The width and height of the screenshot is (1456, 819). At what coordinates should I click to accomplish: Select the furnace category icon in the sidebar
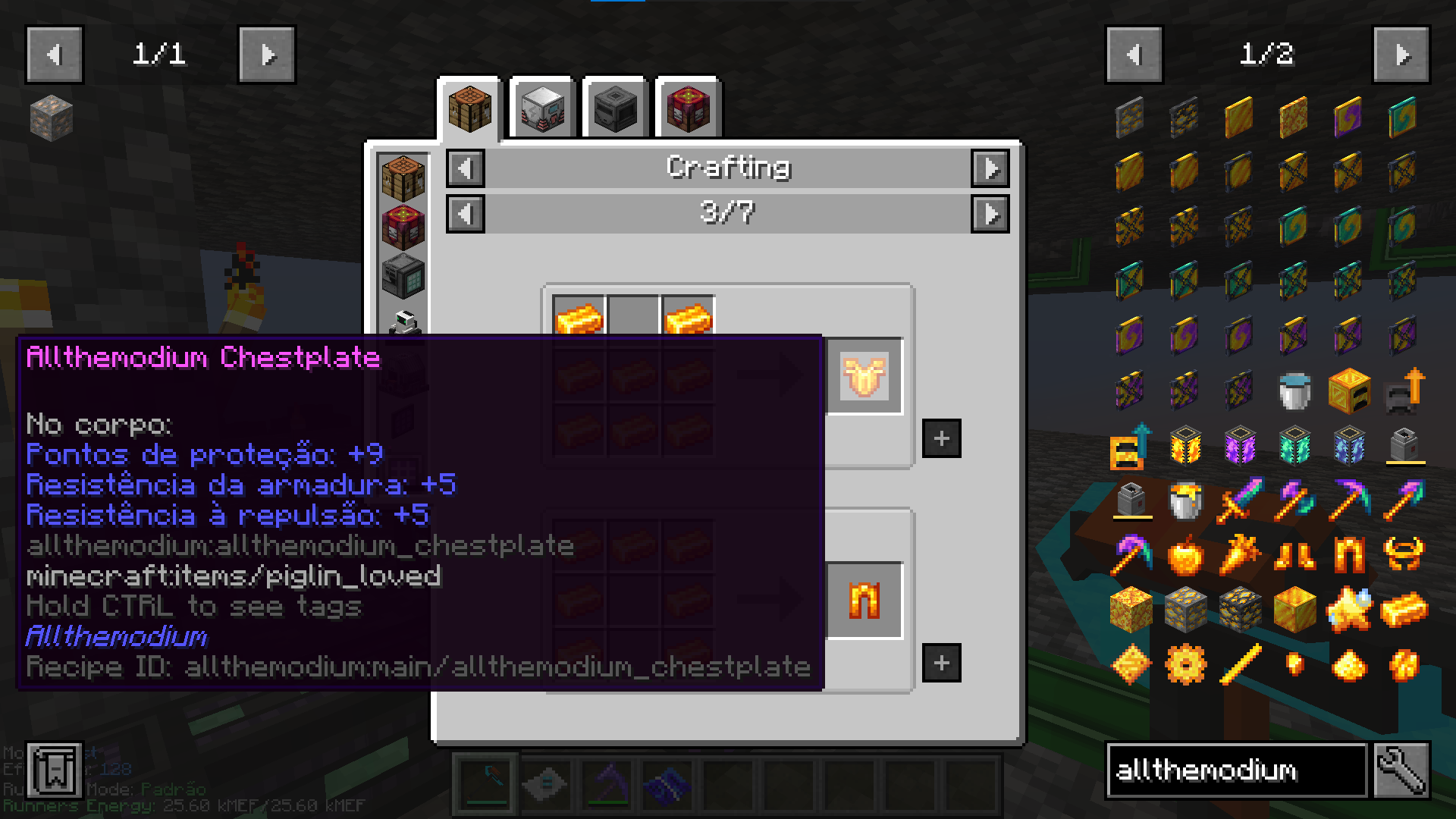pyautogui.click(x=403, y=278)
